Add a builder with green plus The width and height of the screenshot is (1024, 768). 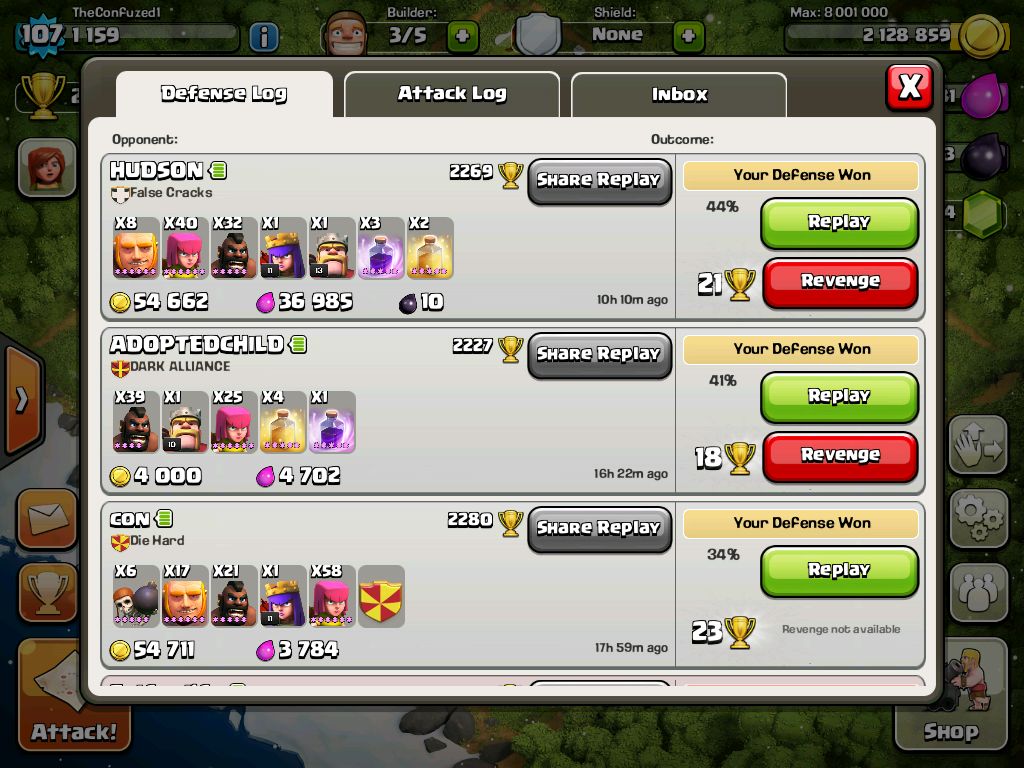pos(462,37)
